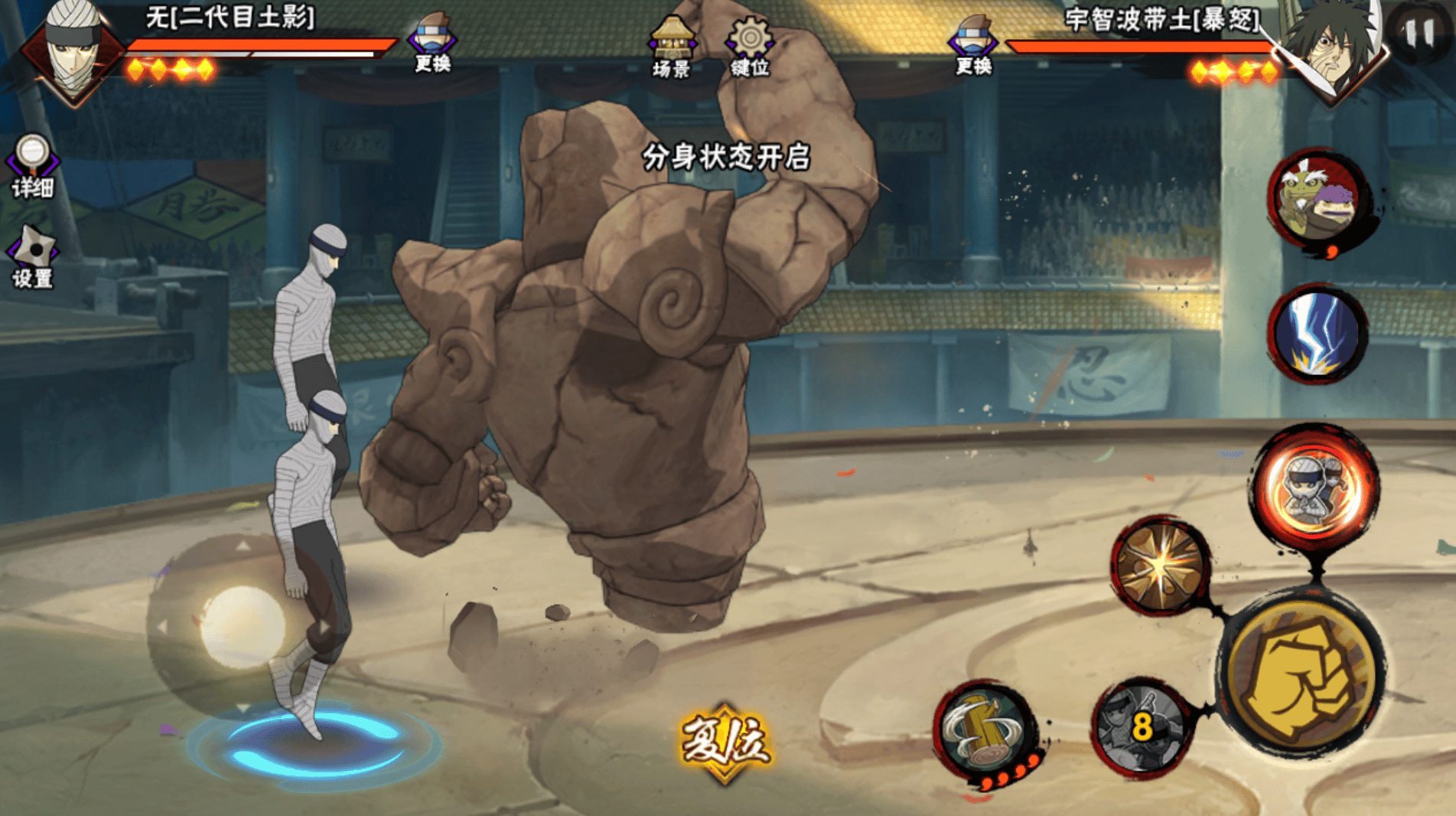Image resolution: width=1456 pixels, height=816 pixels.
Task: Open the 设置 settings menu
Action: point(32,257)
